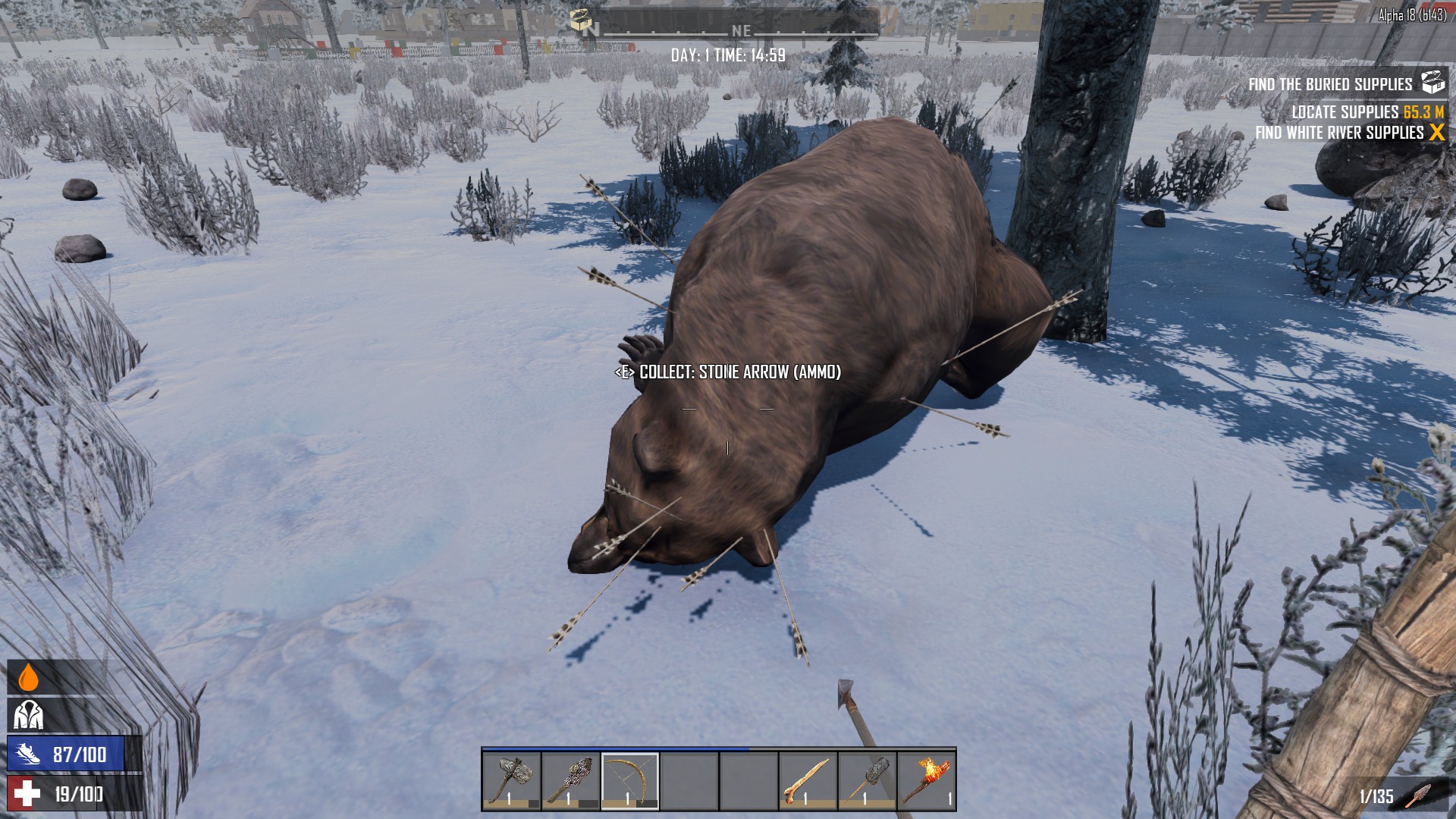Open the Find the Buried Supplies quest tracker
The width and height of the screenshot is (1456, 819).
[1331, 84]
